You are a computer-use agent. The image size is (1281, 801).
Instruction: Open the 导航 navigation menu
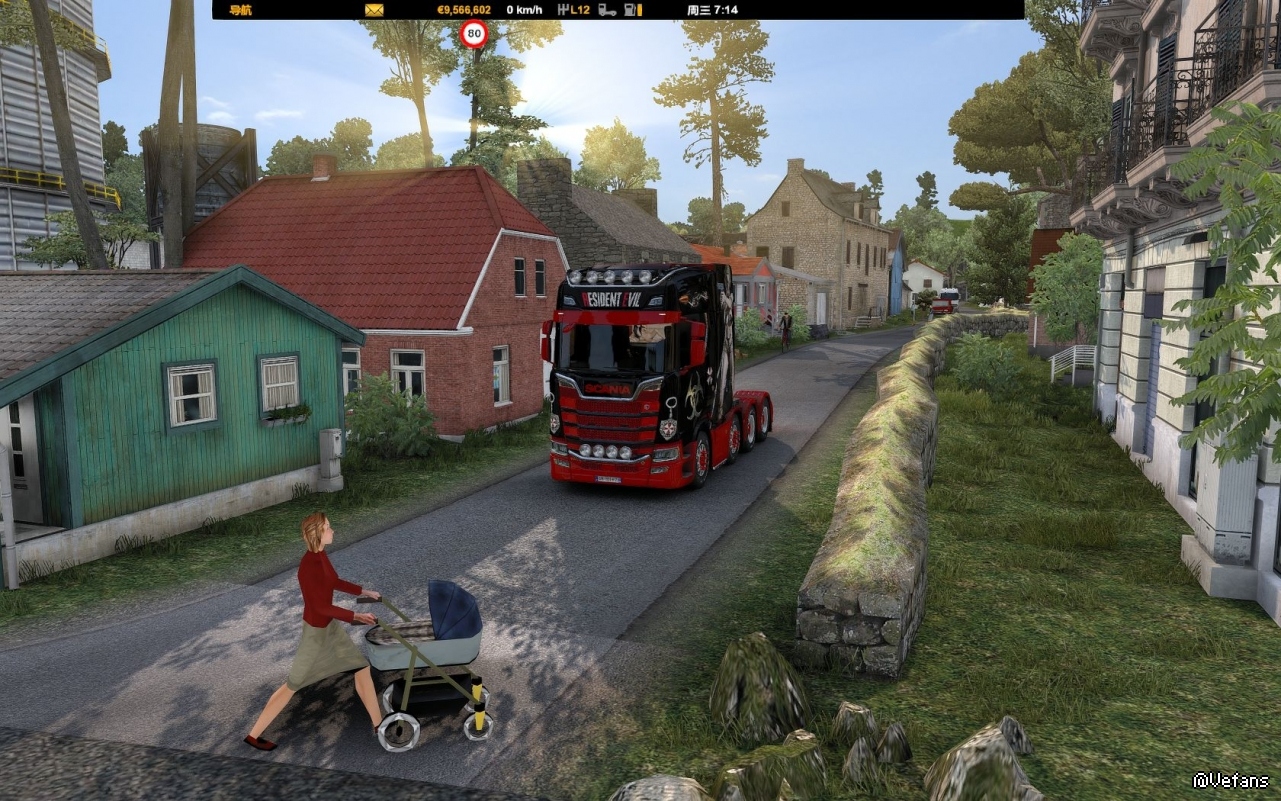tap(240, 10)
